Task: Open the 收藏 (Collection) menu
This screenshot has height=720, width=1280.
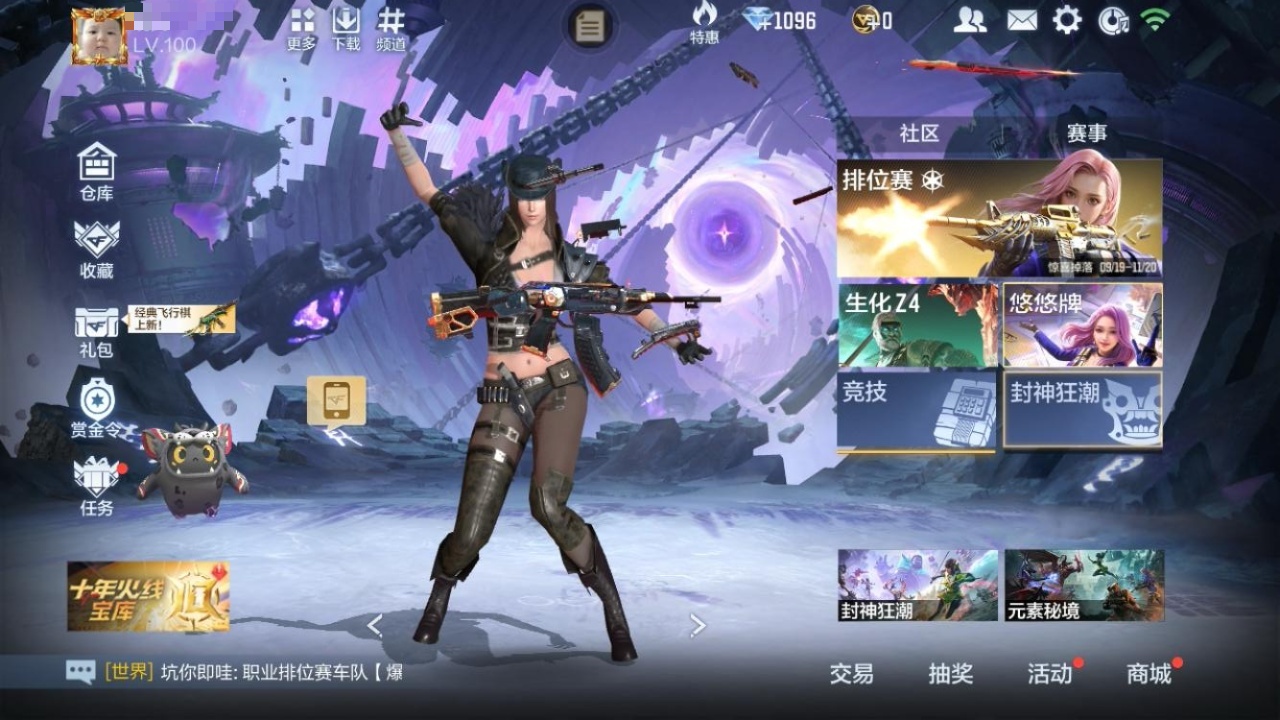Action: [97, 248]
